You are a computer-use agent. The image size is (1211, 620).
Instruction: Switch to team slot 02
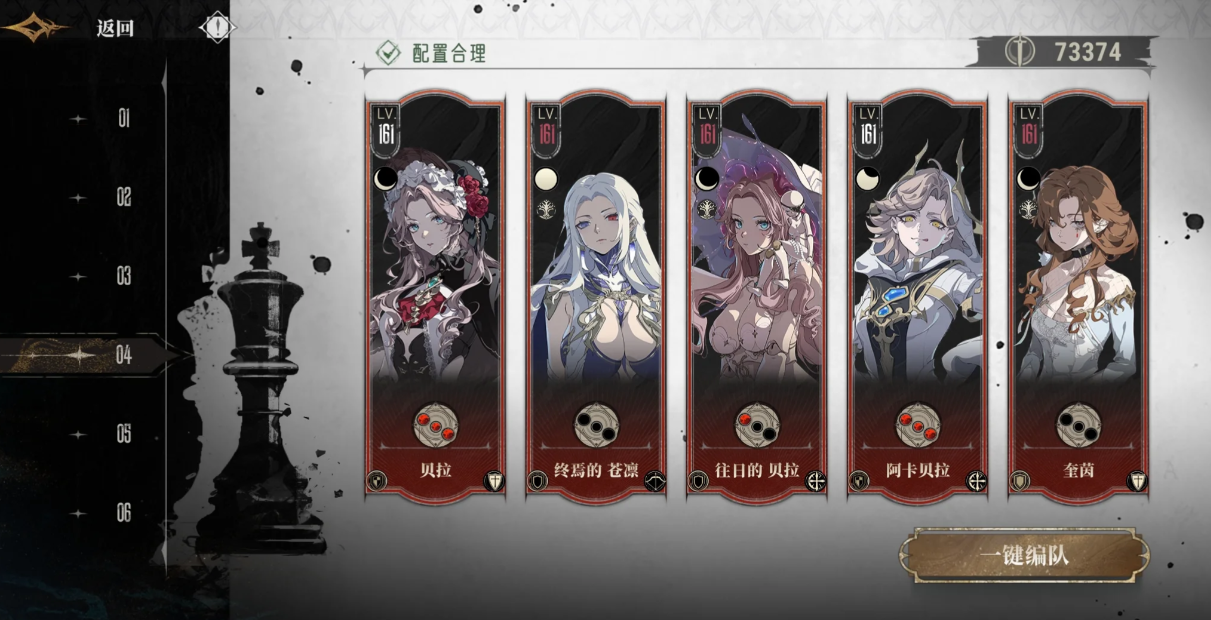pyautogui.click(x=123, y=197)
